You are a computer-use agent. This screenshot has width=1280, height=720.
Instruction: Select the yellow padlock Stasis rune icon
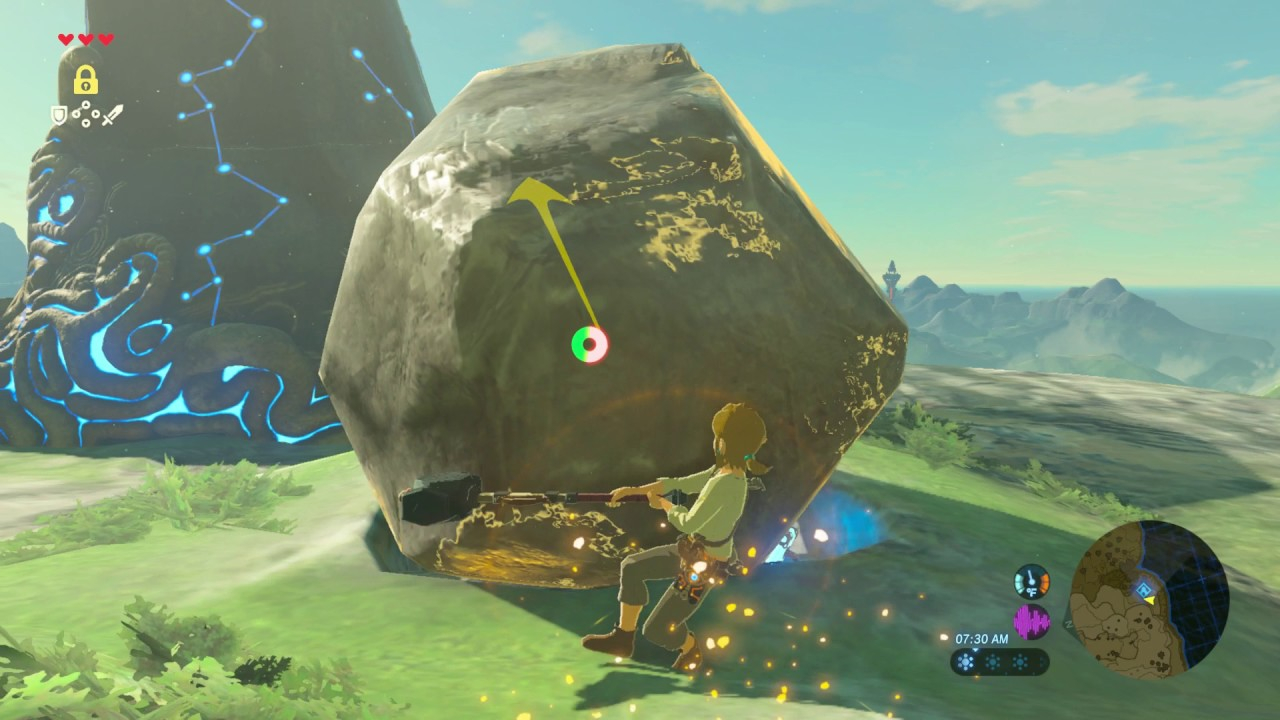[x=86, y=79]
